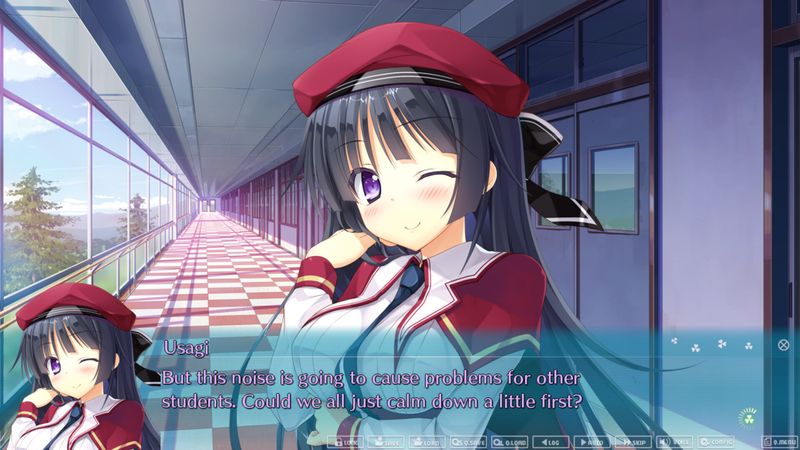Open the LOAD screen
The height and width of the screenshot is (450, 800).
click(x=427, y=441)
